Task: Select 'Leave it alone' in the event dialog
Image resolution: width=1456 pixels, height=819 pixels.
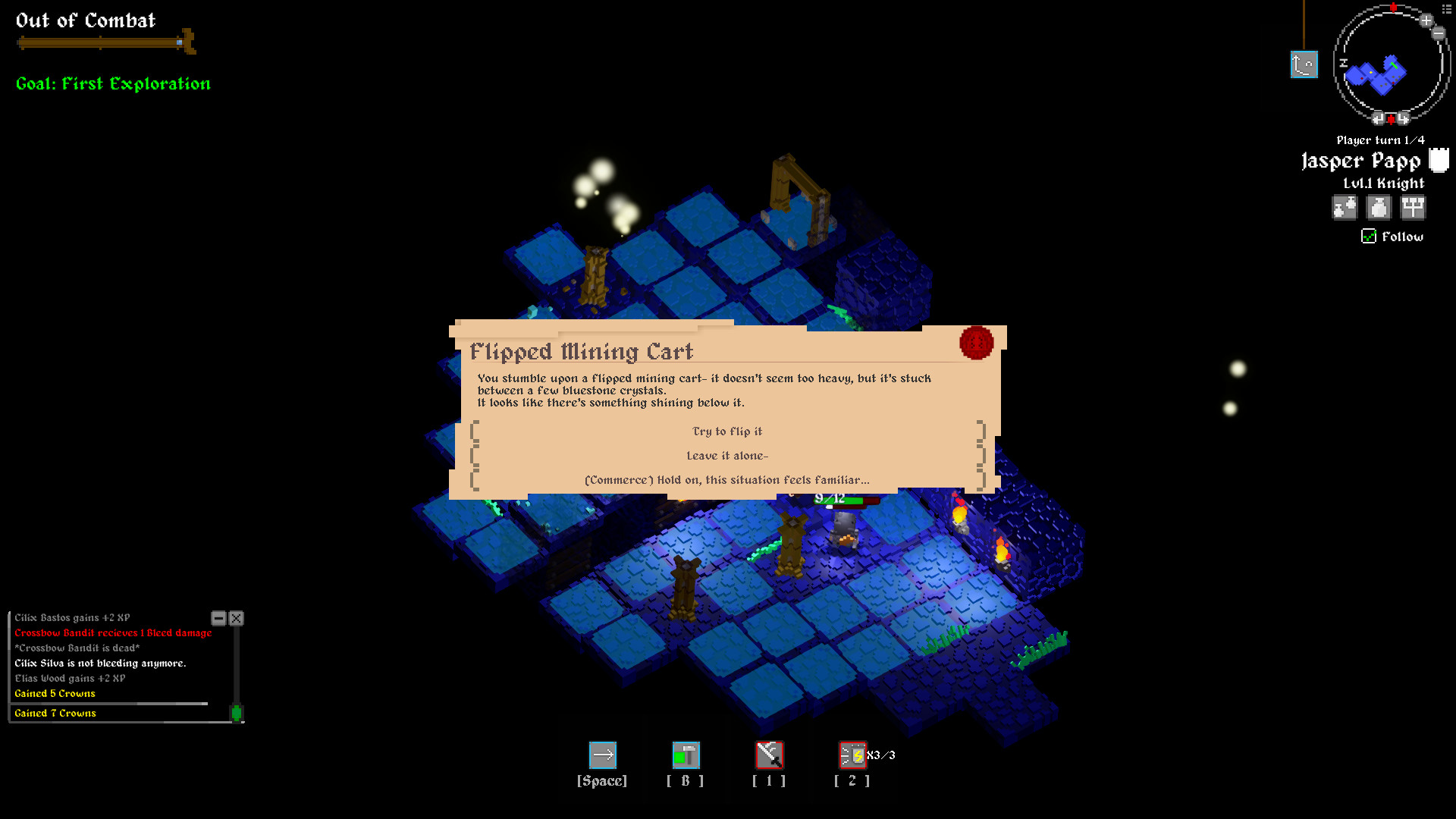Action: point(726,455)
